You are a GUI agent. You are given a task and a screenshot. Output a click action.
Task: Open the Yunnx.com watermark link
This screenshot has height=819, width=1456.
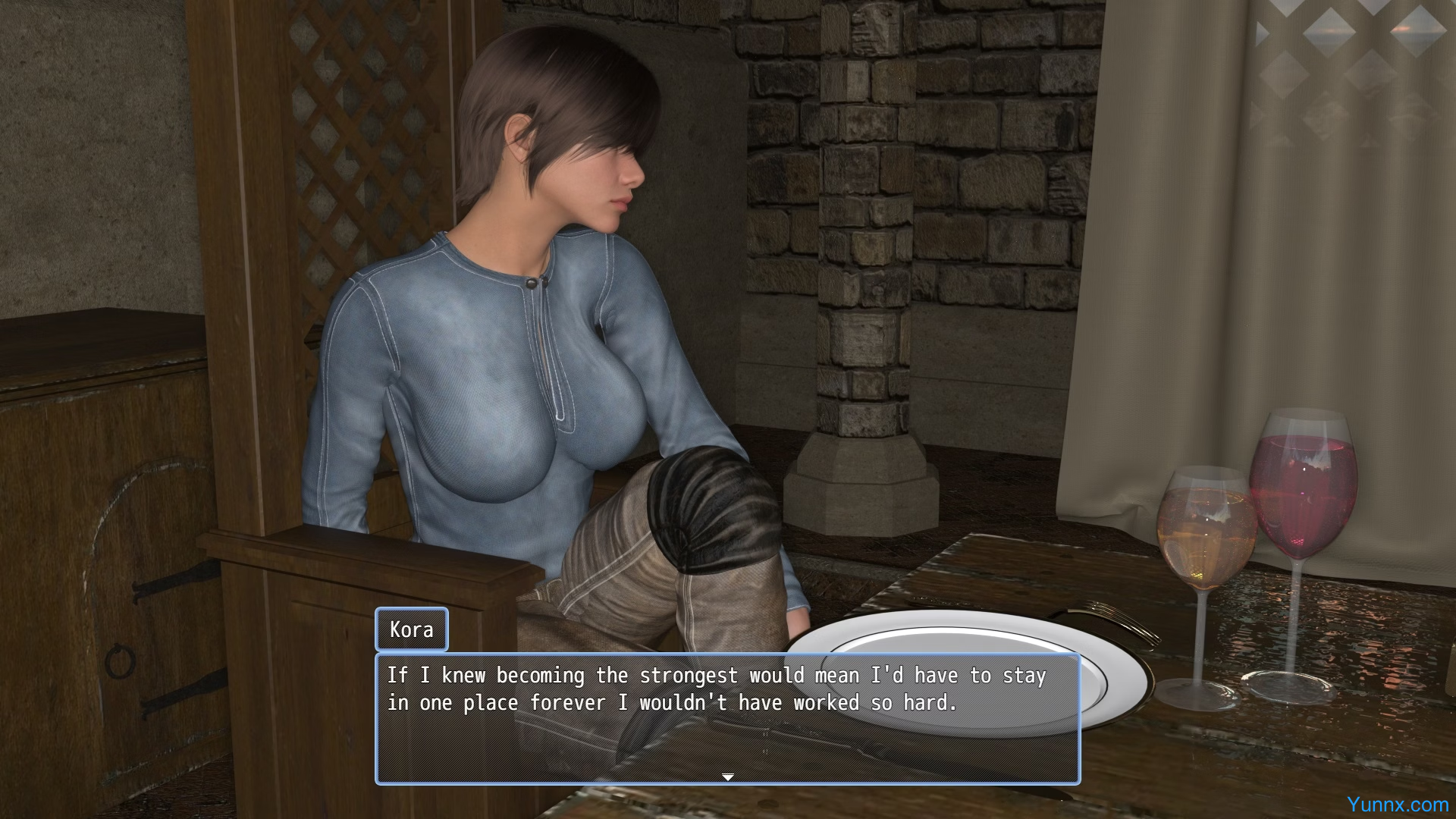pos(1397,805)
